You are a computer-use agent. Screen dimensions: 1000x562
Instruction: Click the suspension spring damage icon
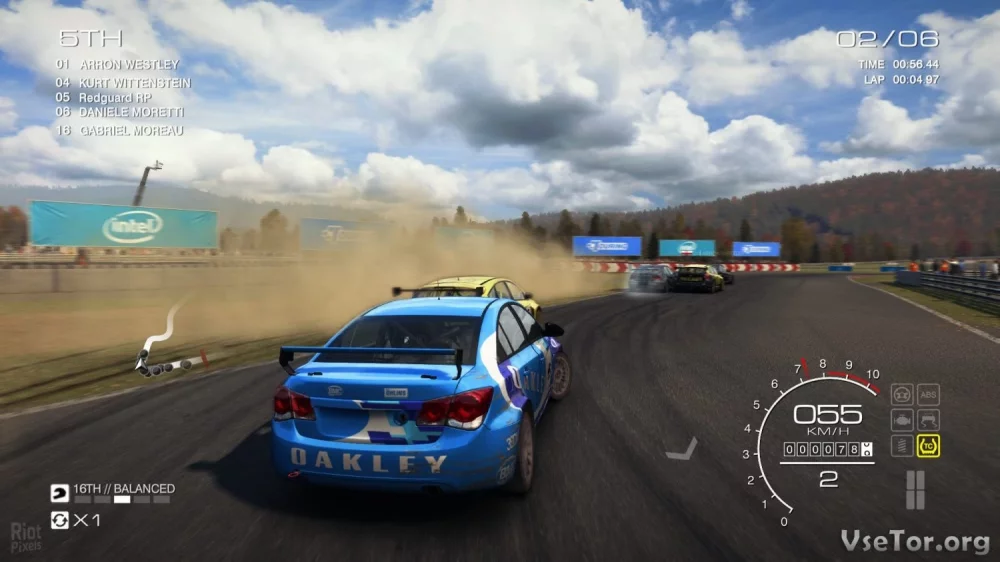pyautogui.click(x=902, y=446)
